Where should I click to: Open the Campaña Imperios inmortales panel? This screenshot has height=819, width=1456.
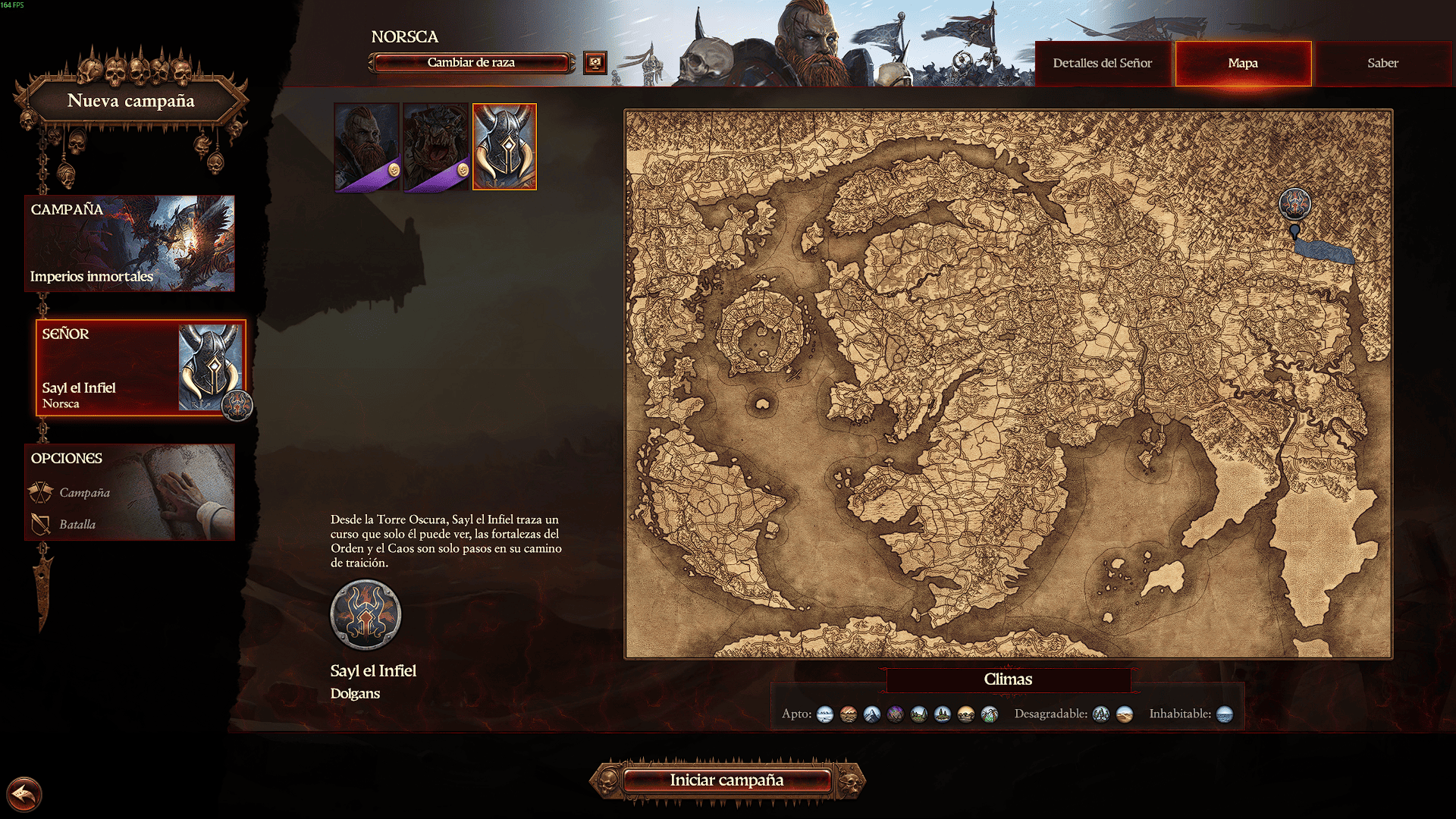click(130, 243)
